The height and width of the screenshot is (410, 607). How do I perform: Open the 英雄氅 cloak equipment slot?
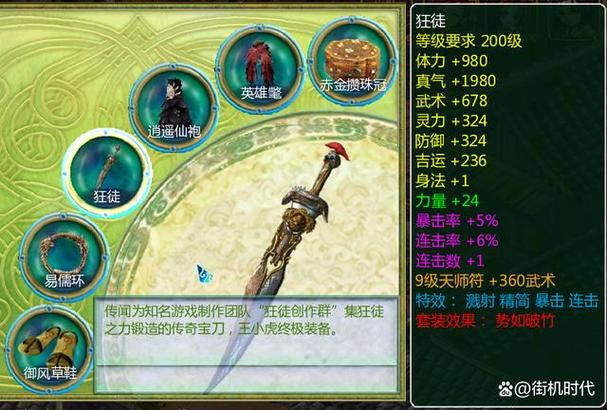coord(260,64)
